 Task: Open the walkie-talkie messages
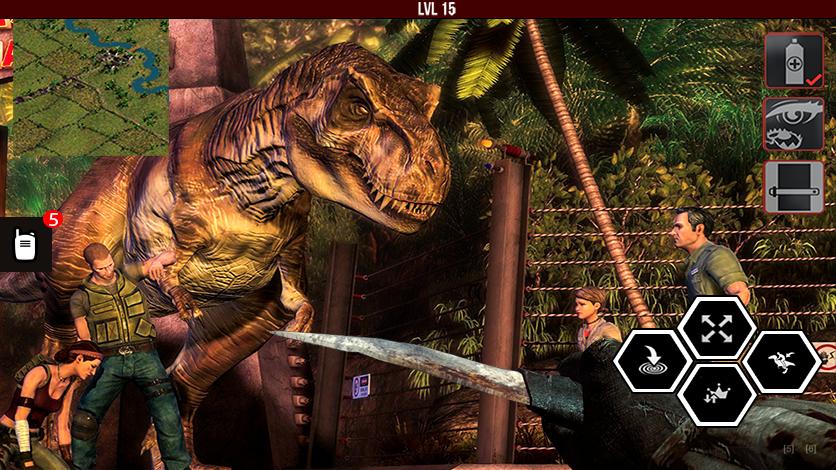pyautogui.click(x=26, y=244)
